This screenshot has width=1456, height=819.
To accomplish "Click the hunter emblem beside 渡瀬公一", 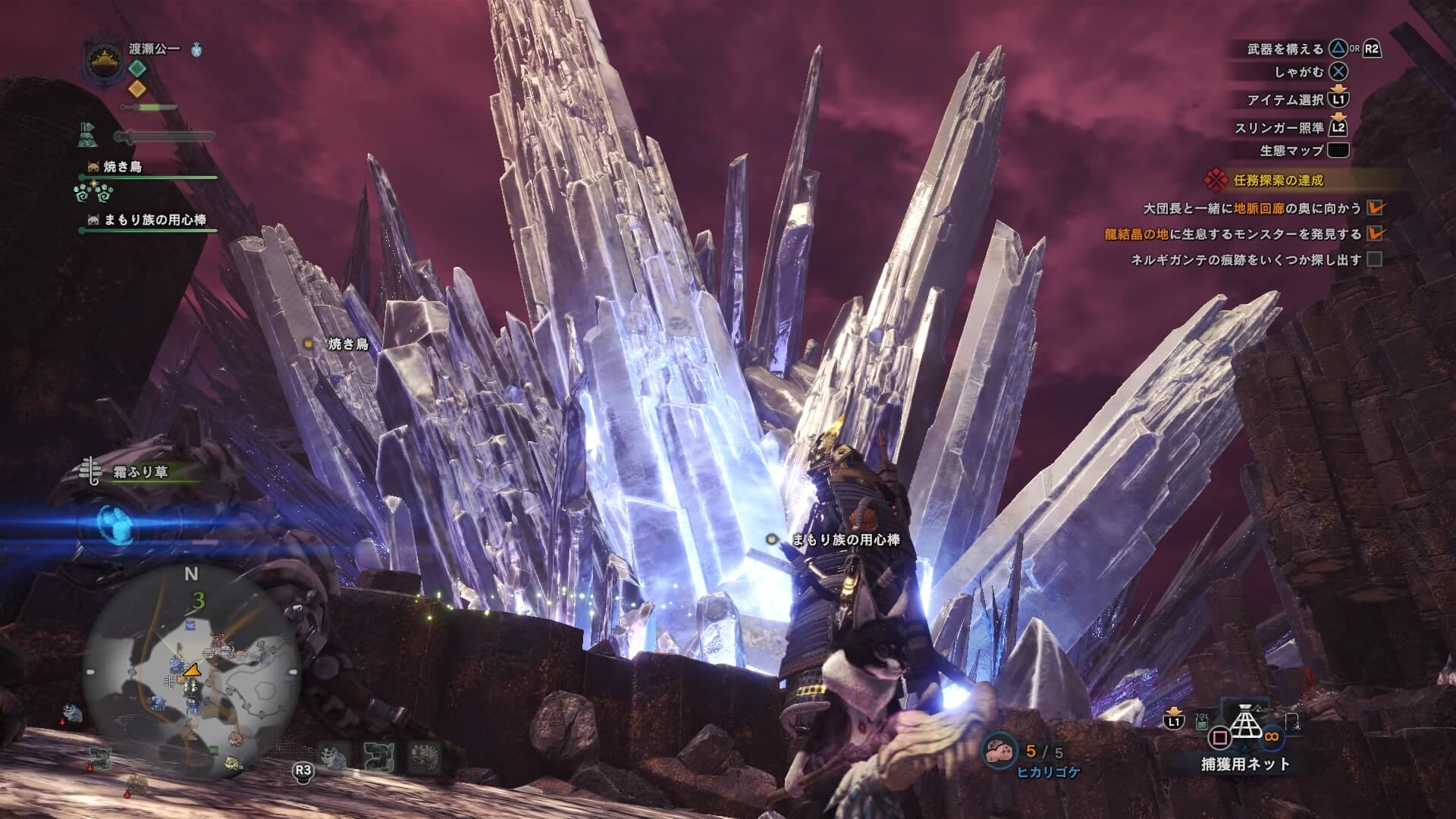I will (x=99, y=62).
